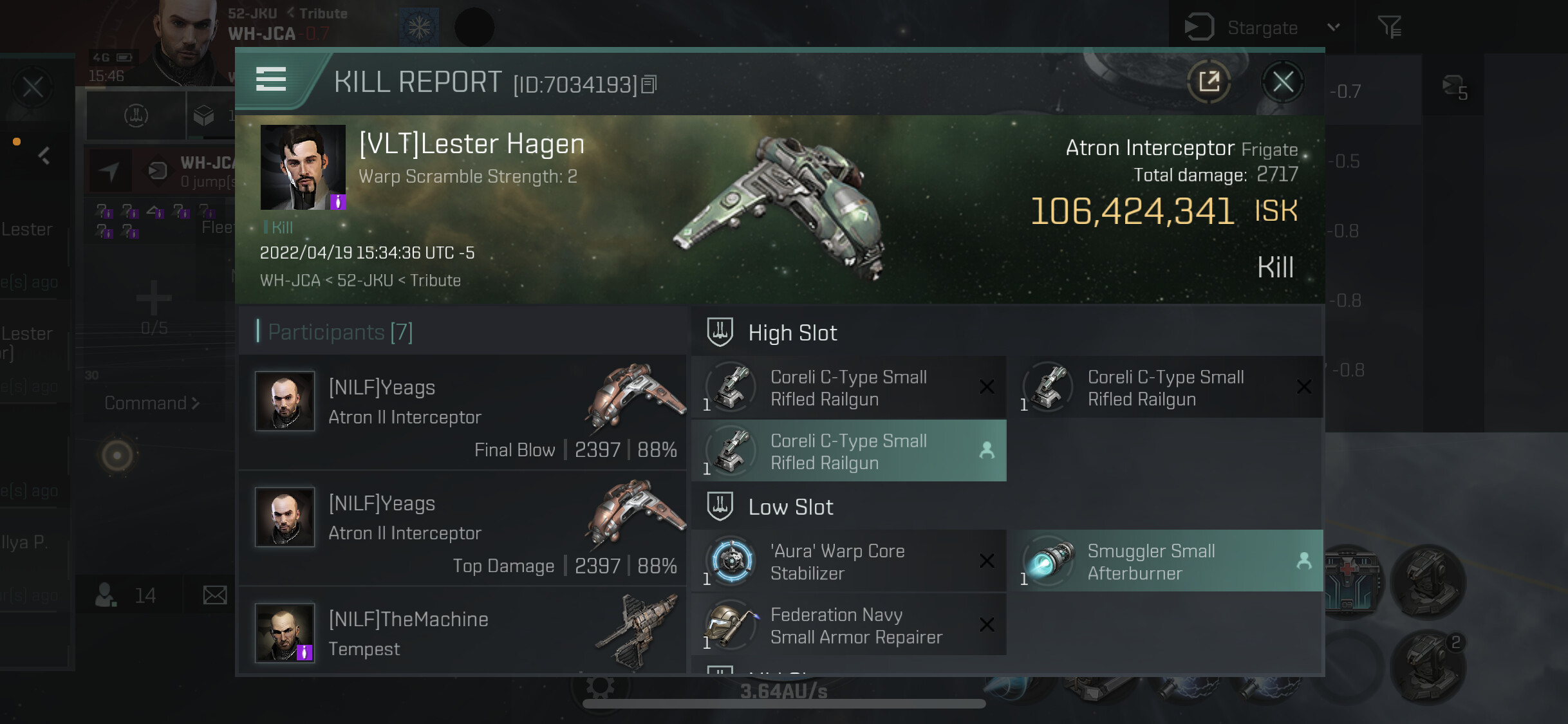Expand the Command menu
This screenshot has height=724, width=1568.
point(152,404)
